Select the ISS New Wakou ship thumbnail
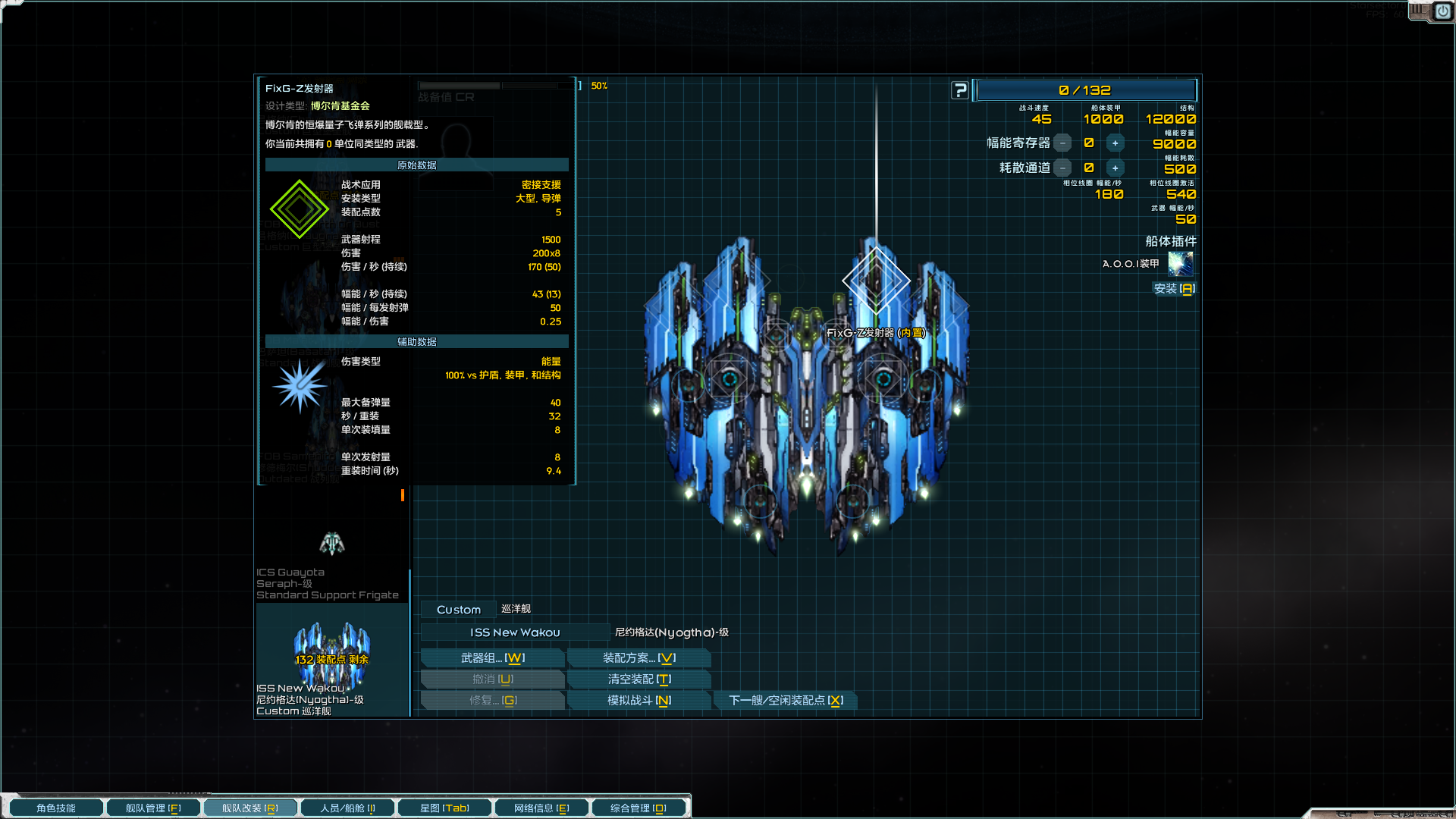The height and width of the screenshot is (819, 1456). pos(331,652)
